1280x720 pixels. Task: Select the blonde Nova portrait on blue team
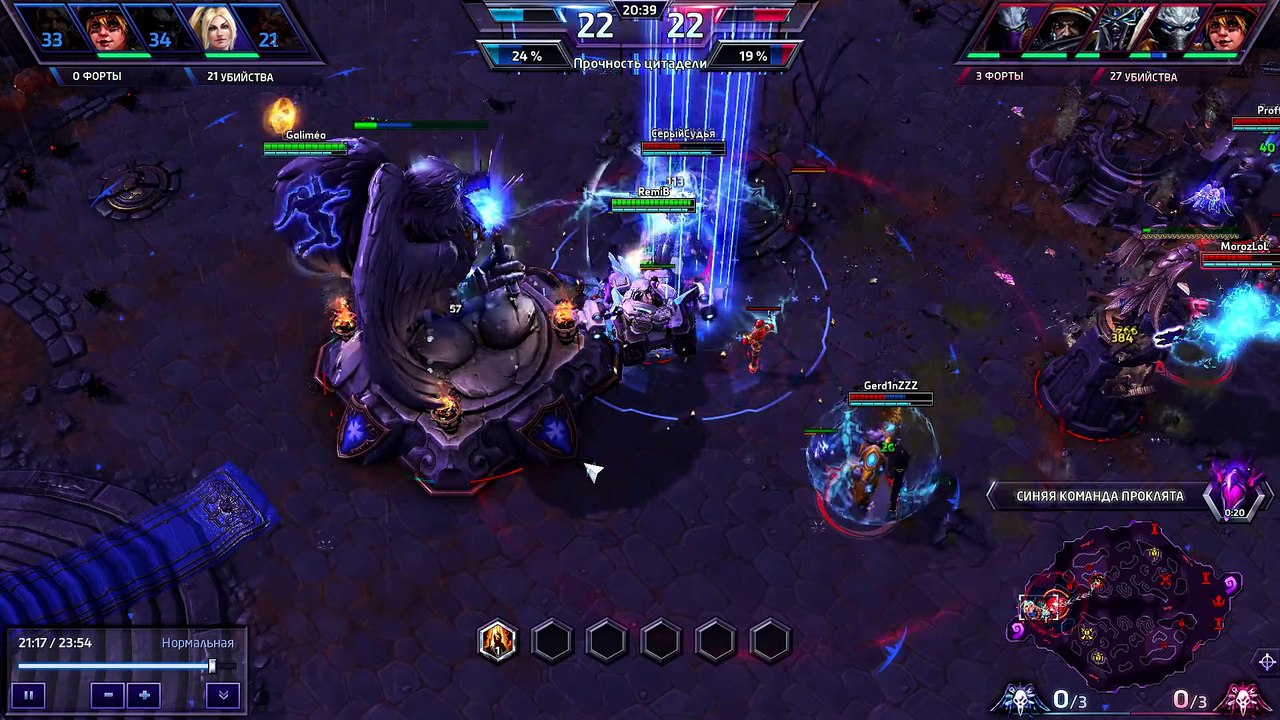pos(216,29)
